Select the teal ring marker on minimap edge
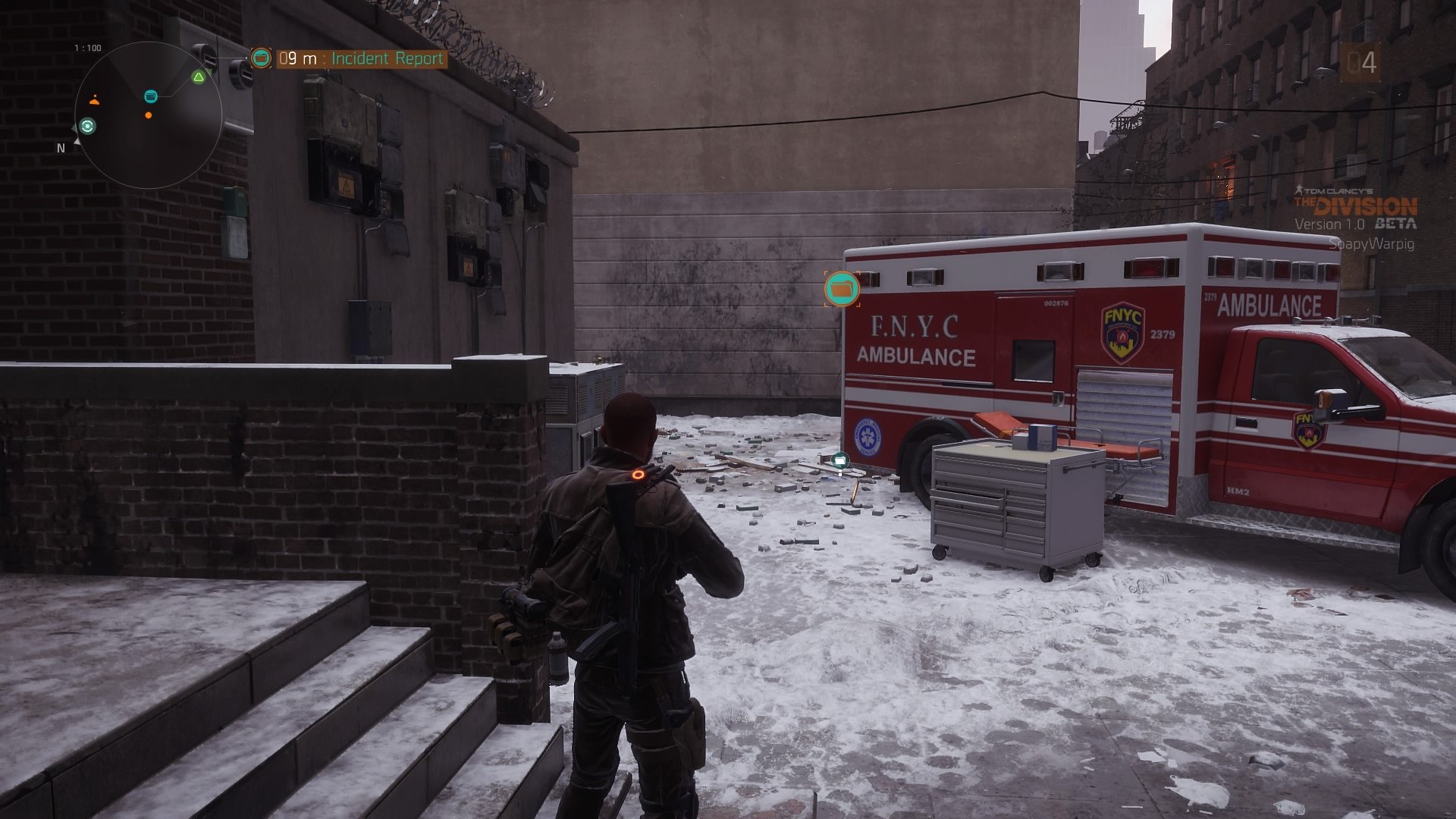 tap(88, 127)
